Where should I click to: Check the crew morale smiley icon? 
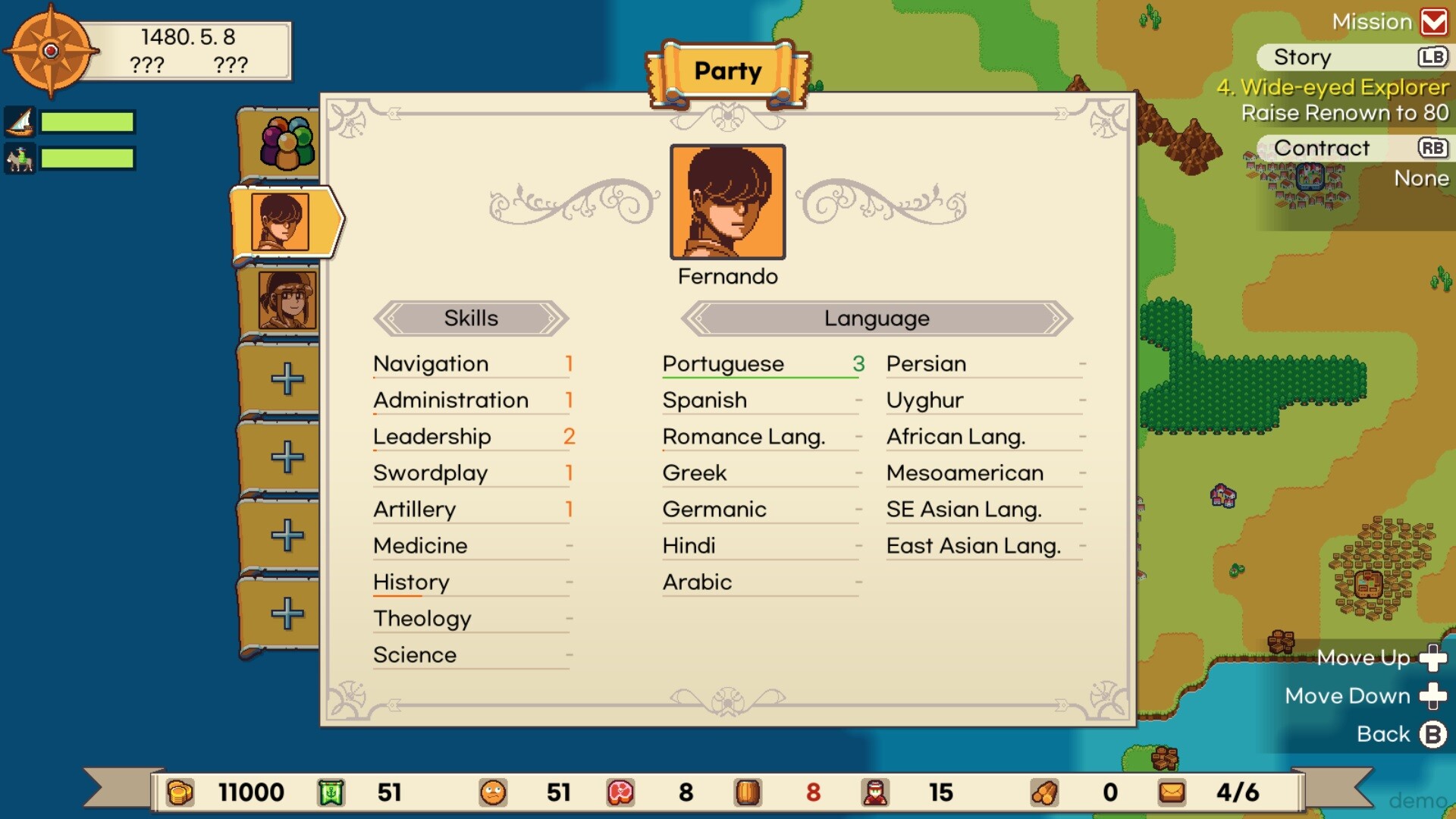tap(493, 793)
